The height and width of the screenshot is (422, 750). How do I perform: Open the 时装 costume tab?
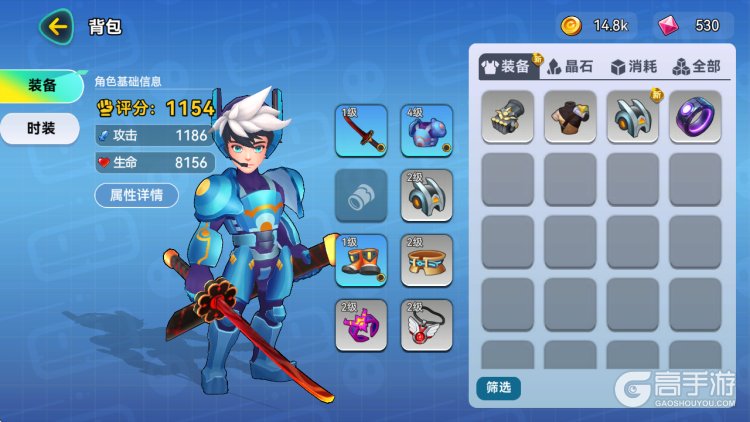(x=41, y=128)
